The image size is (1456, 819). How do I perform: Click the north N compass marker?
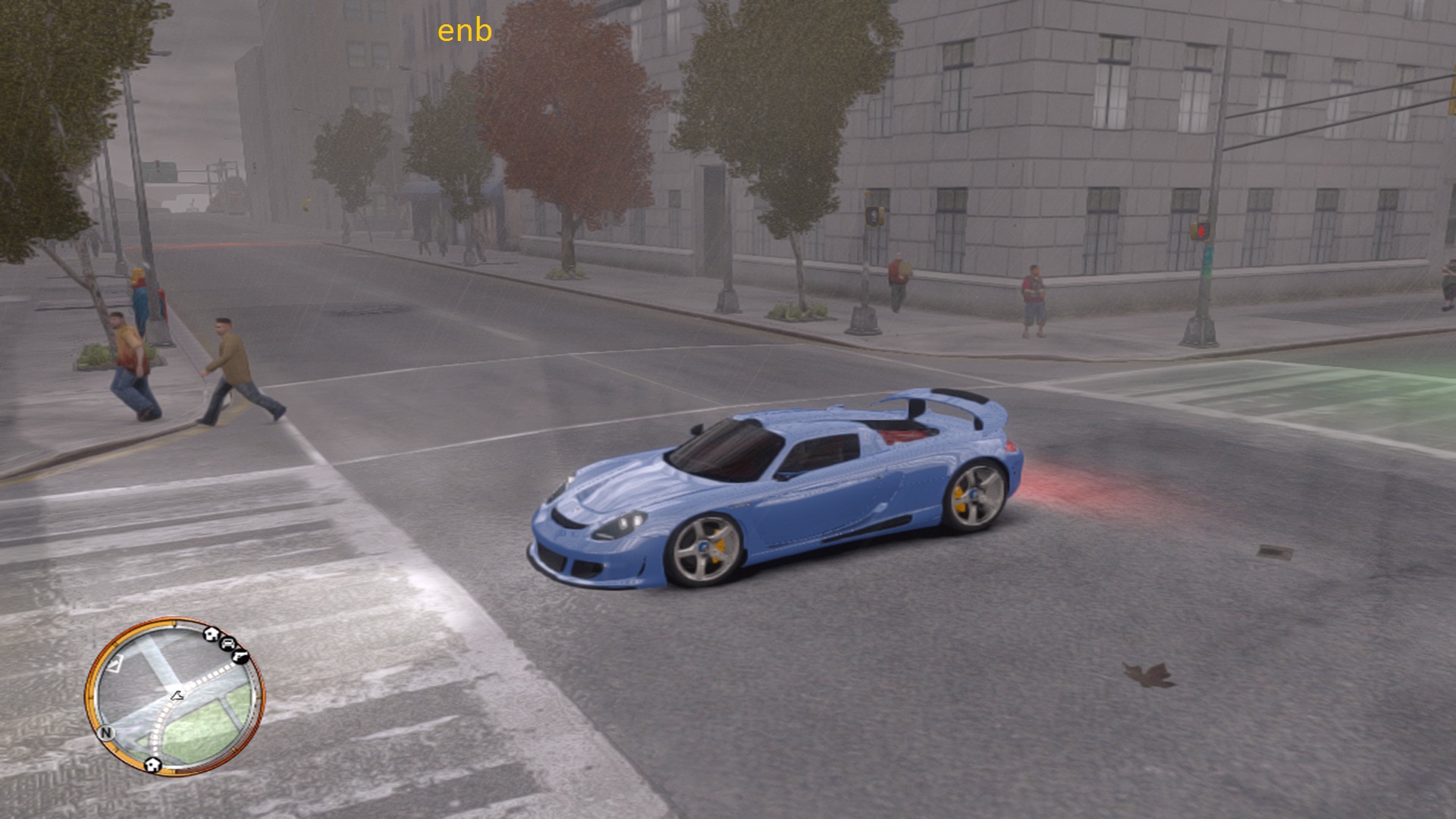tap(105, 733)
